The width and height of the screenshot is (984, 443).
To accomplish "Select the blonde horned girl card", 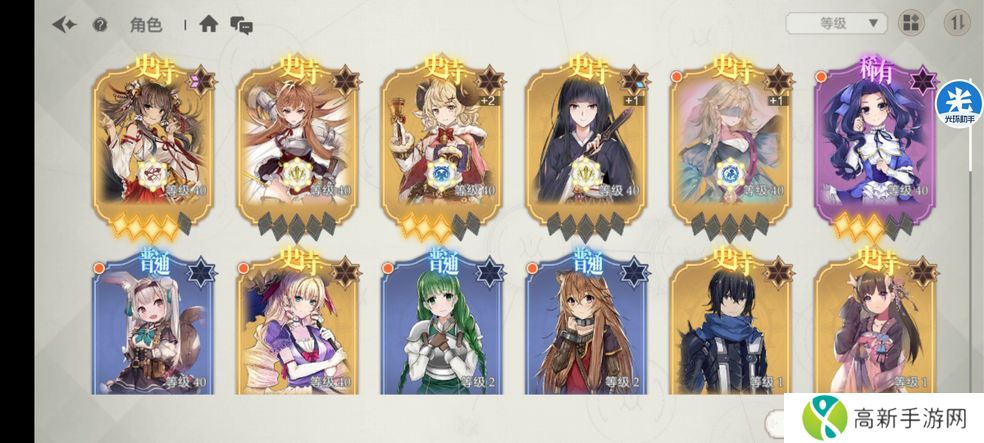I will (x=441, y=140).
